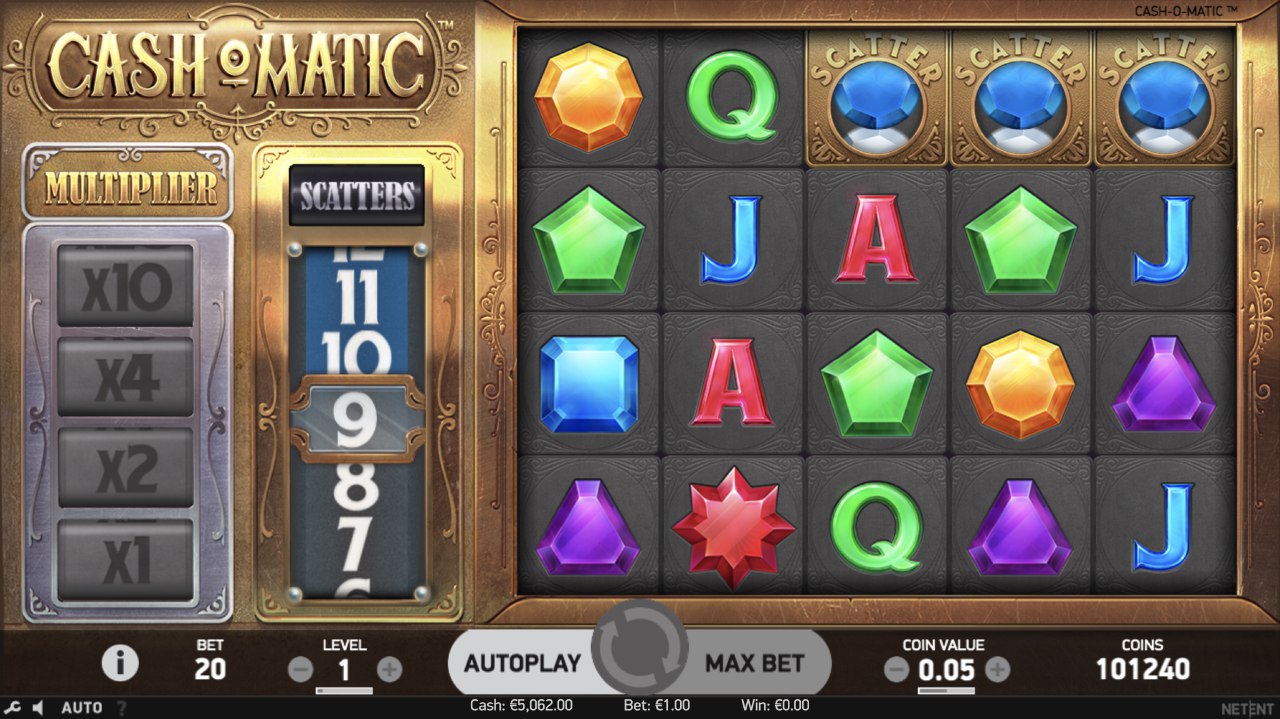
Task: Increase the bet level
Action: [x=390, y=670]
